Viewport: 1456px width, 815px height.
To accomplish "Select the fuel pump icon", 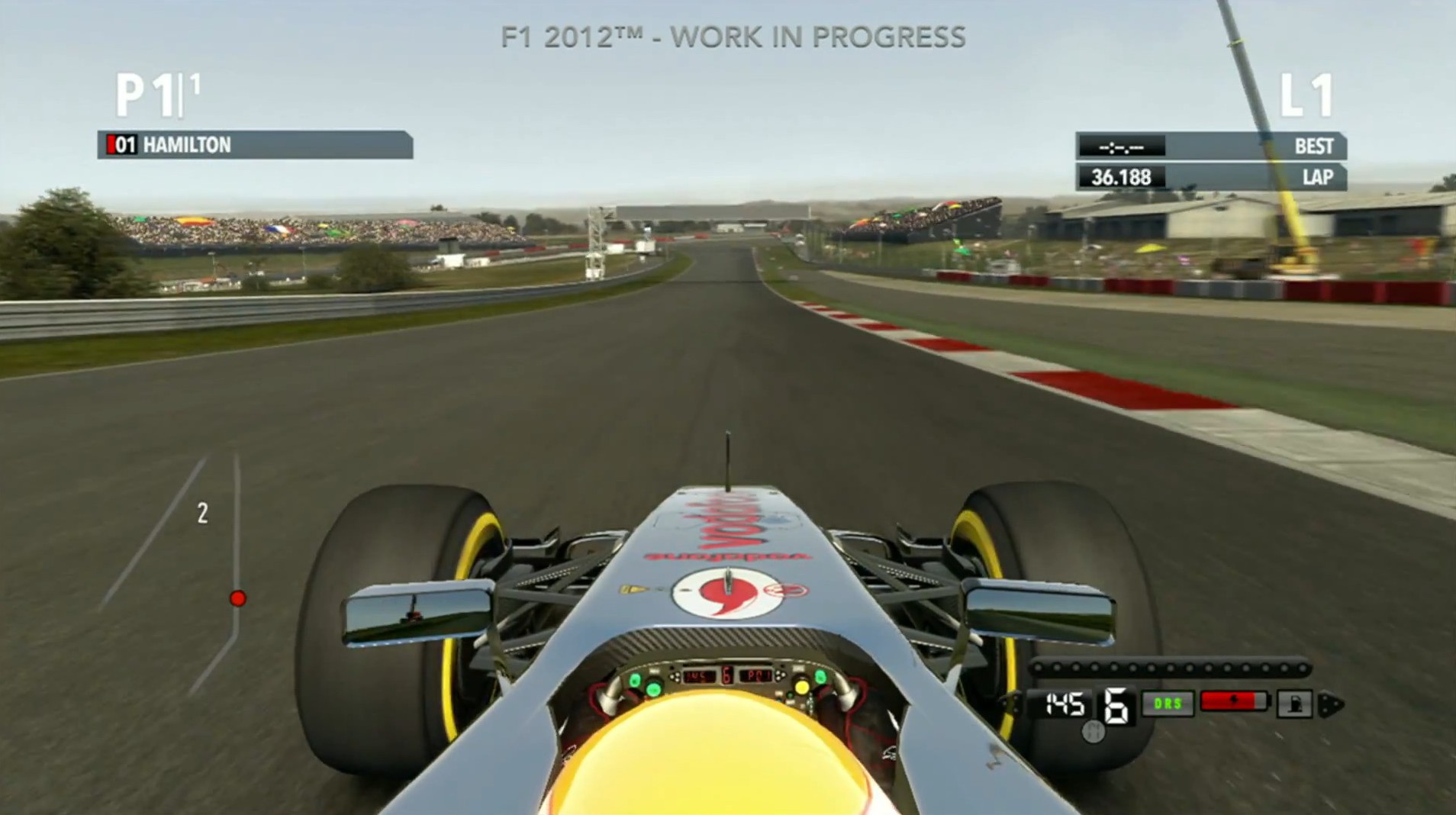I will pyautogui.click(x=1294, y=704).
